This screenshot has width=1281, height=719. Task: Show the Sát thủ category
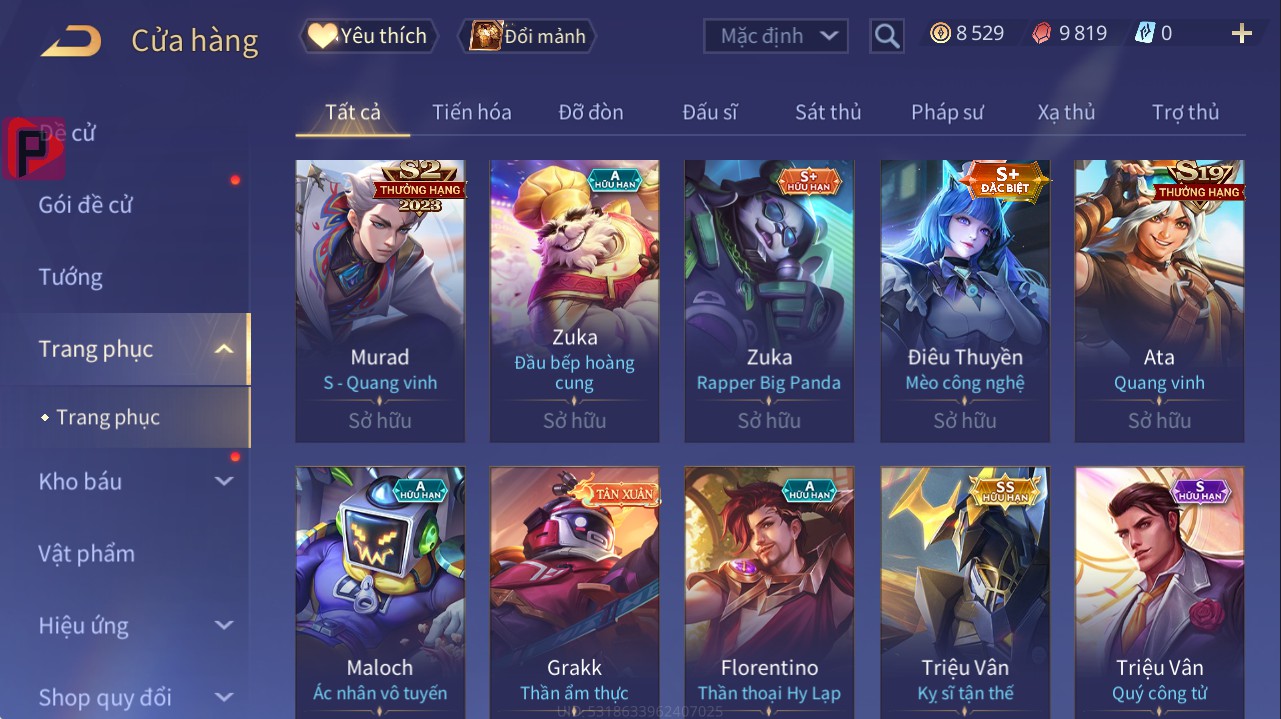pyautogui.click(x=827, y=112)
